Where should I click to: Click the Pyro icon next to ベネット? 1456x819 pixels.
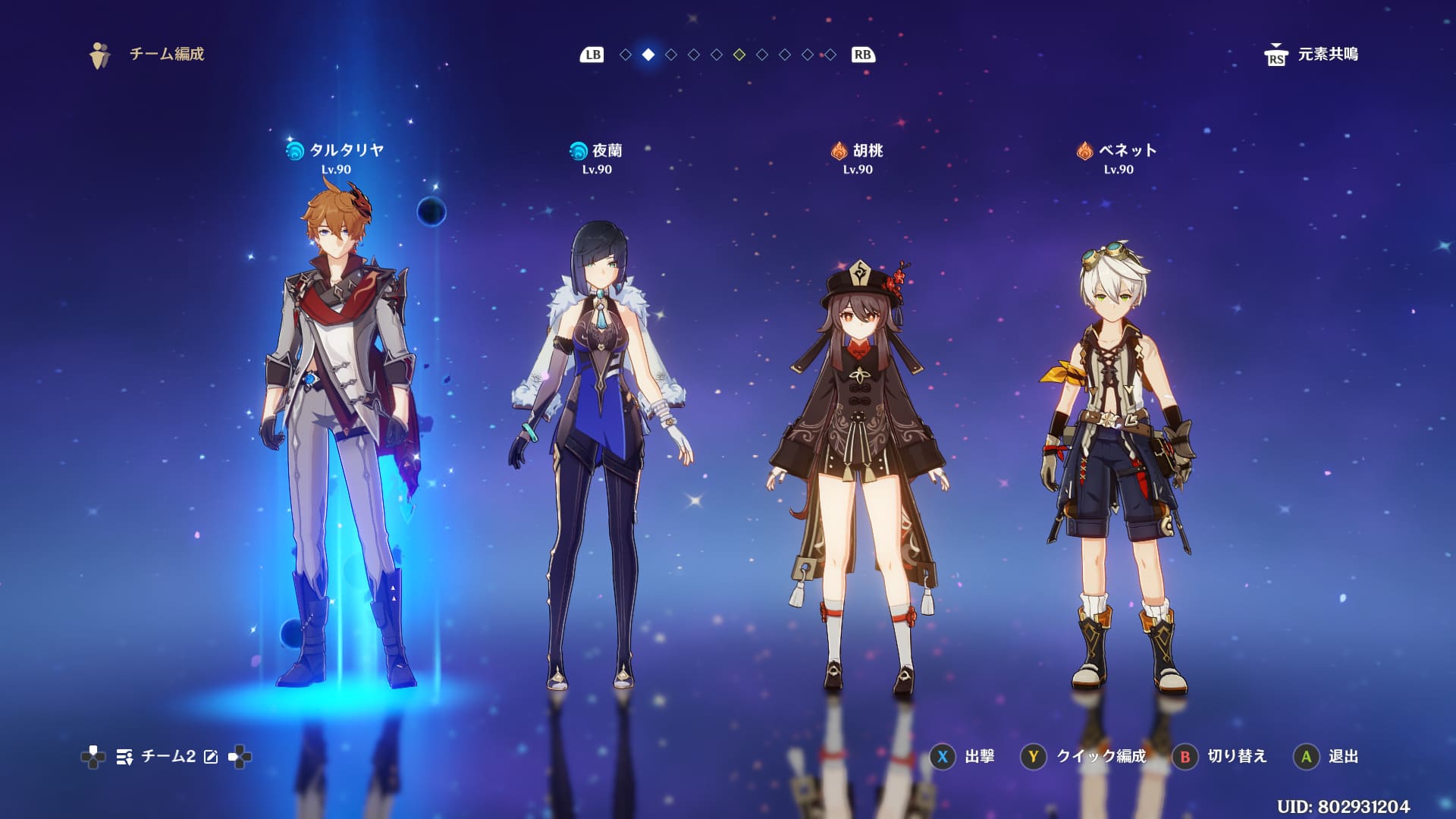tap(1084, 151)
